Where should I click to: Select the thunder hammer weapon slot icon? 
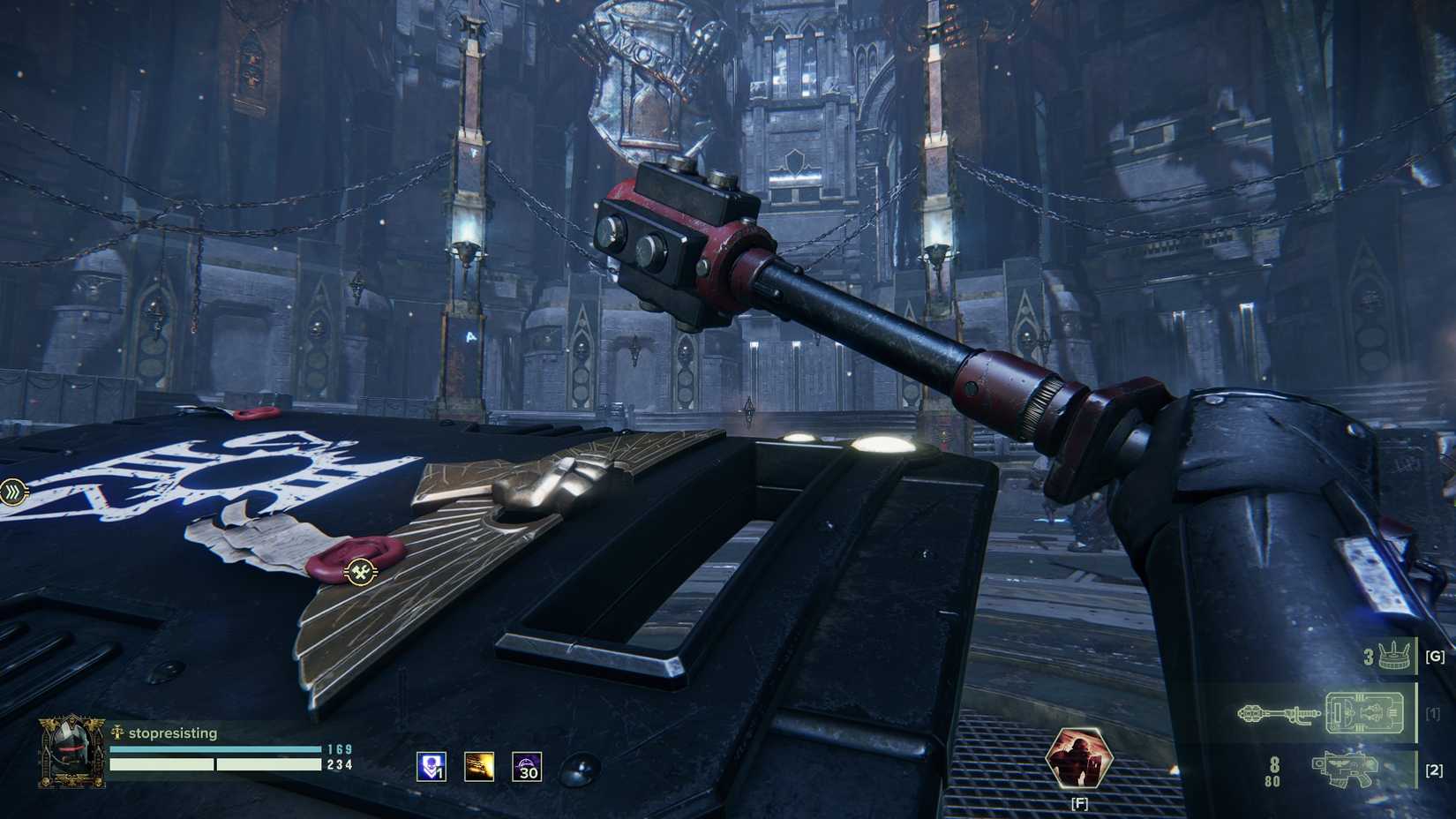pyautogui.click(x=1277, y=712)
